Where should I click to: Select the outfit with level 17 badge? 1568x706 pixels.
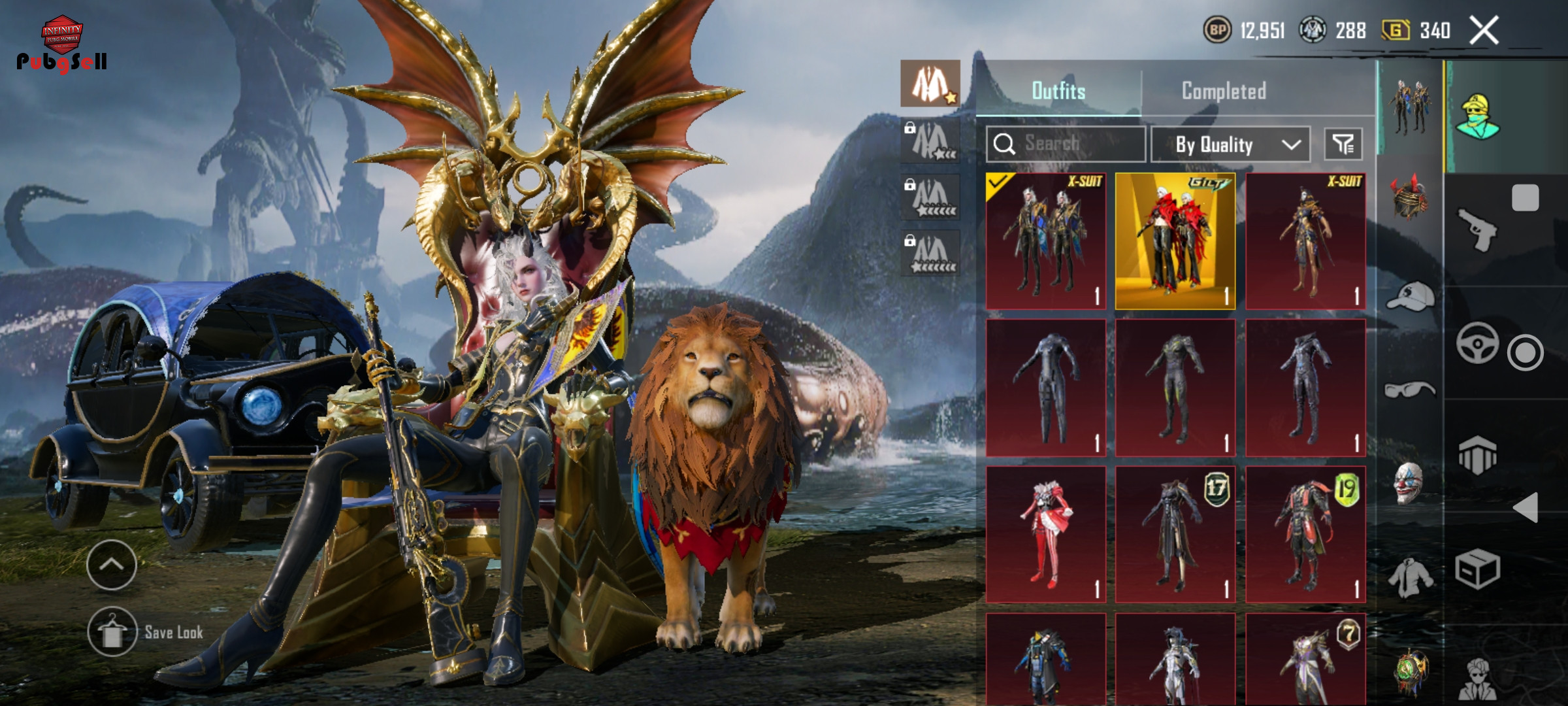tap(1175, 534)
